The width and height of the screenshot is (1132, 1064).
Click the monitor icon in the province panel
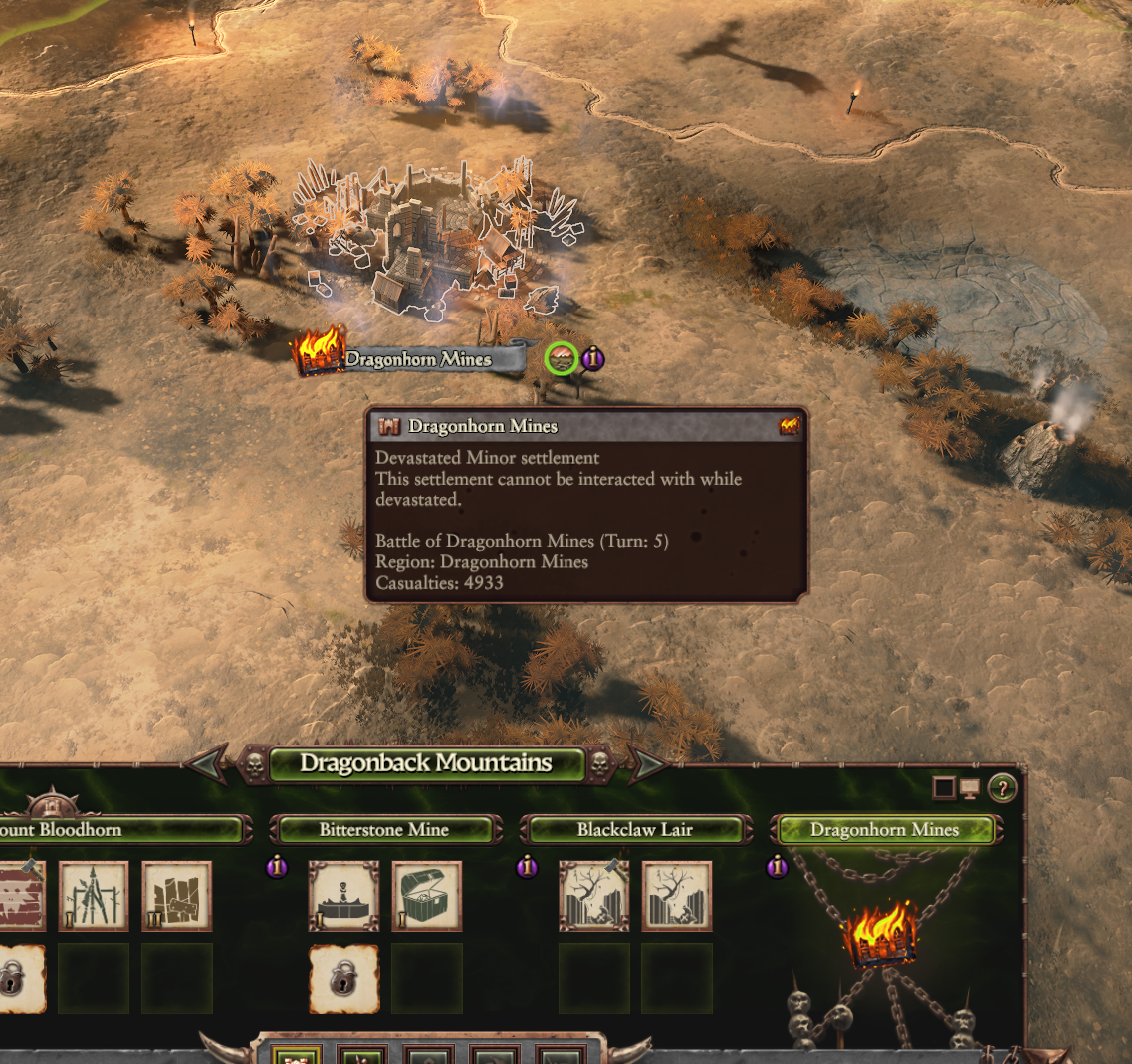[970, 788]
